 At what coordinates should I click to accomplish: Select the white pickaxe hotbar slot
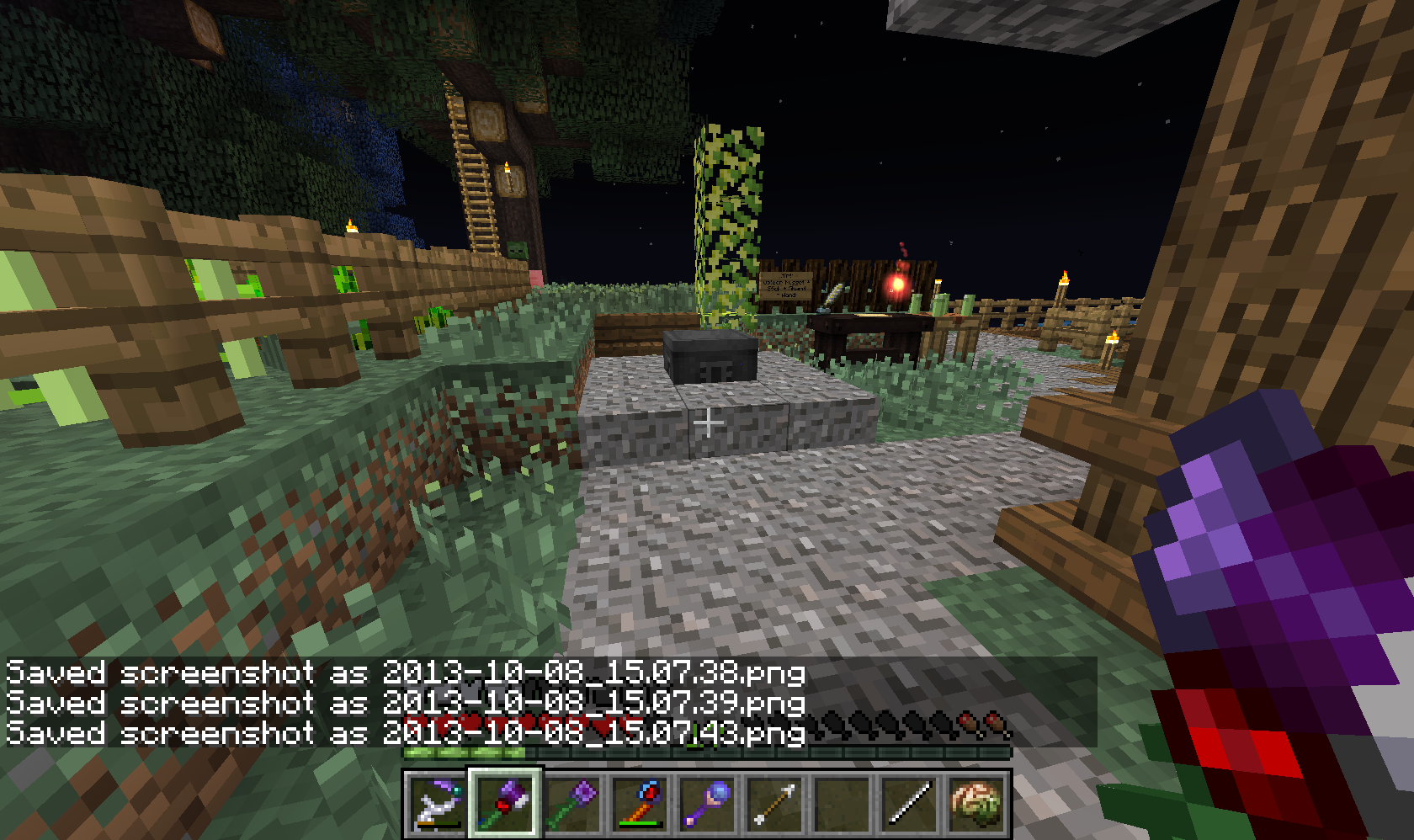[438, 804]
